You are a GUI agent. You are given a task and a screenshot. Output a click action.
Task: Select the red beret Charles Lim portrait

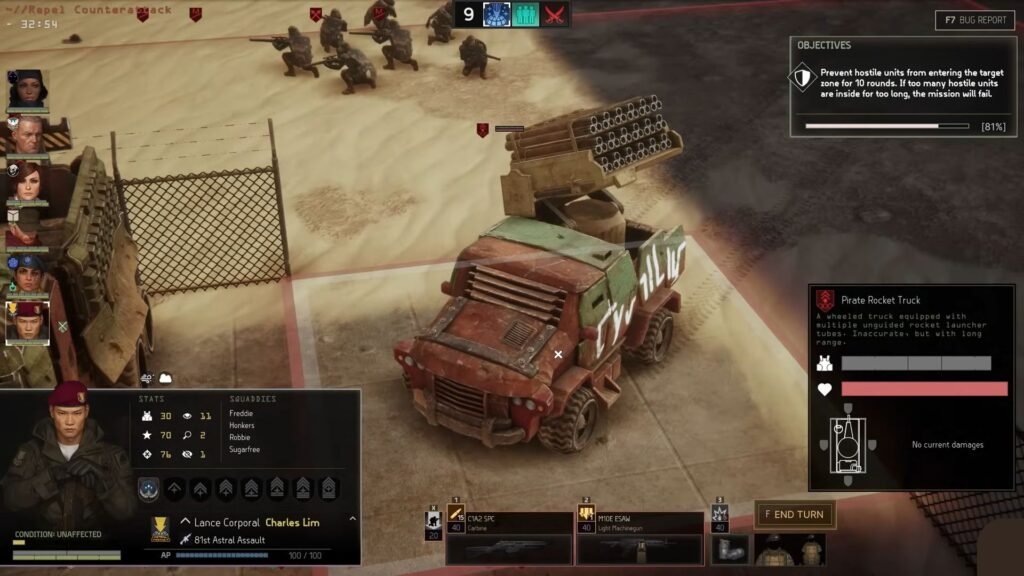point(27,322)
